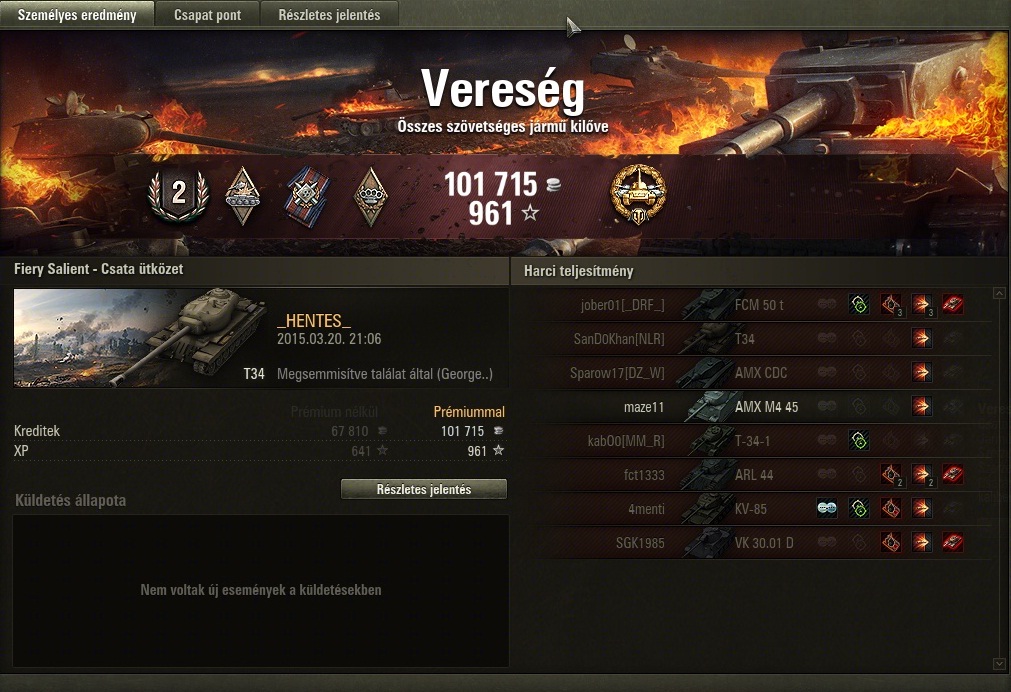Show the Részletes jelentés tab

(x=329, y=15)
